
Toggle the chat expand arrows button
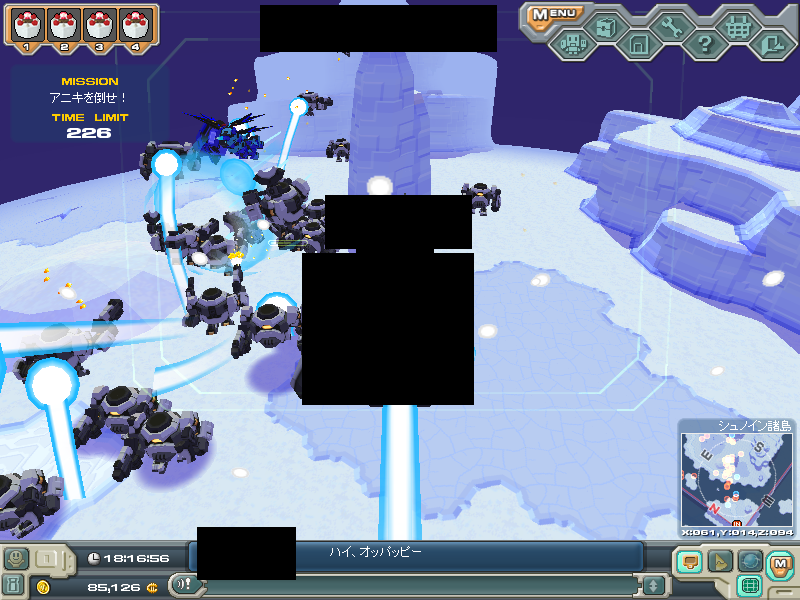(x=653, y=585)
